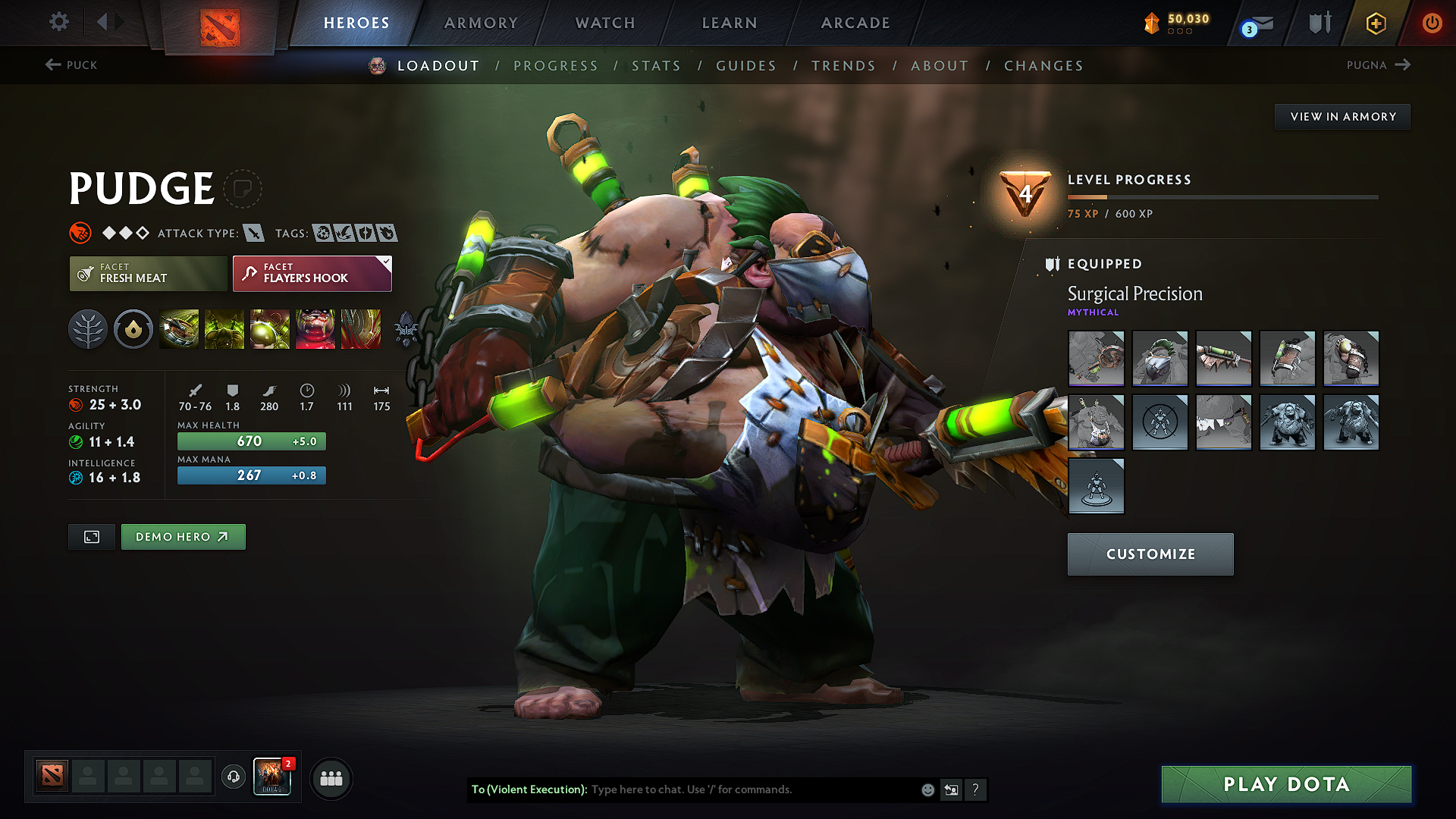Open the emoticon picker beside chat box

(927, 789)
